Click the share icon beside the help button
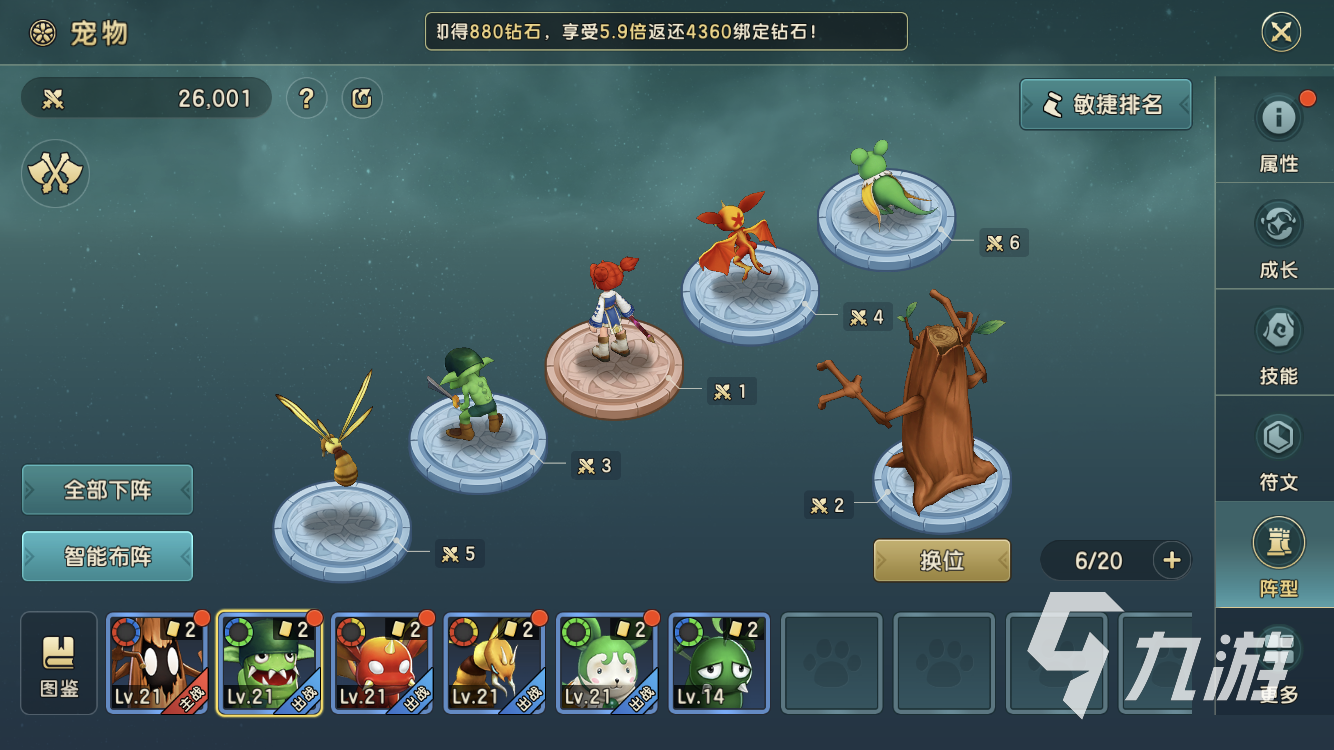 coord(362,98)
